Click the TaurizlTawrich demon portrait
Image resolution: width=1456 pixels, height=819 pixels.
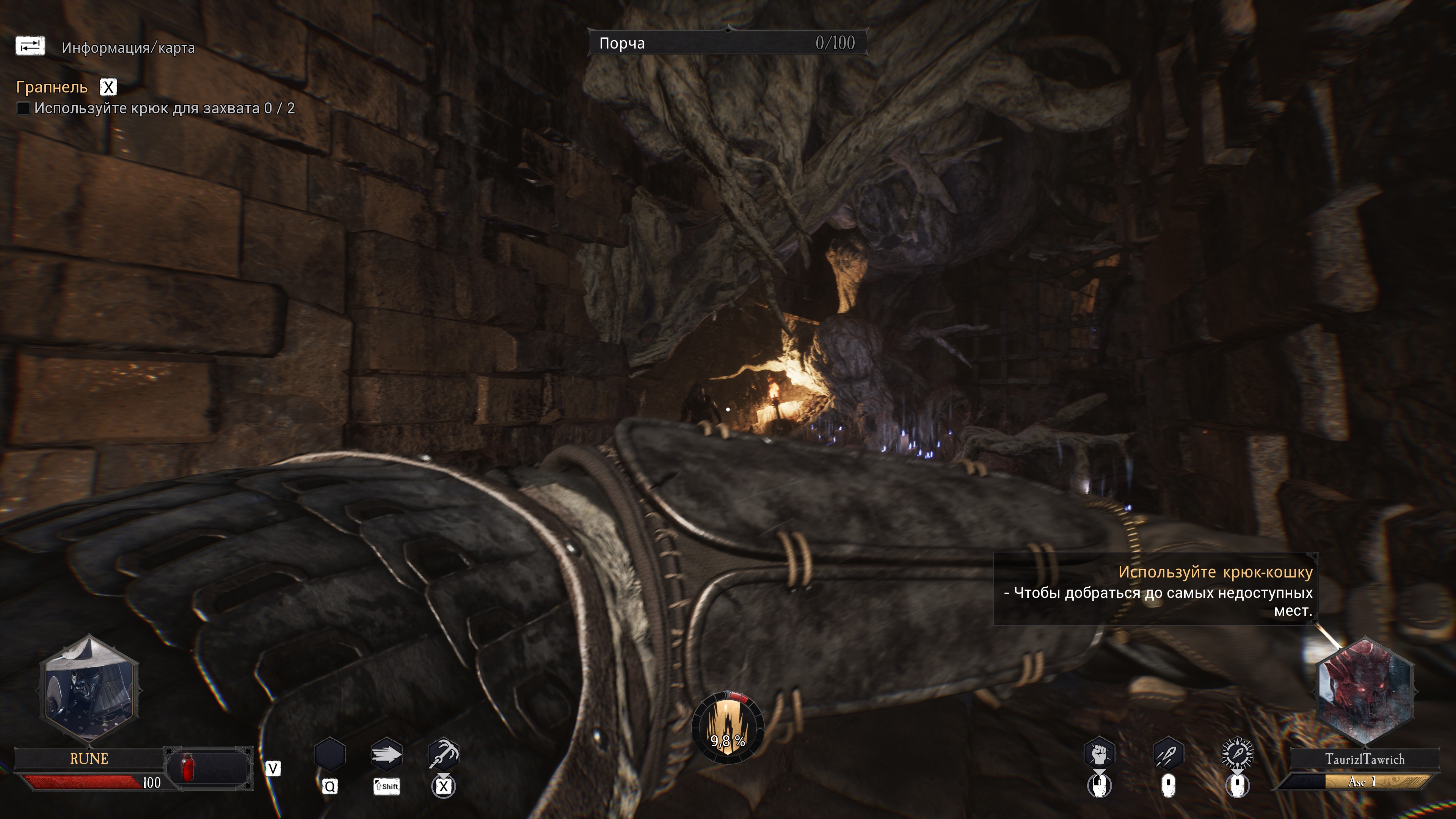(x=1365, y=691)
